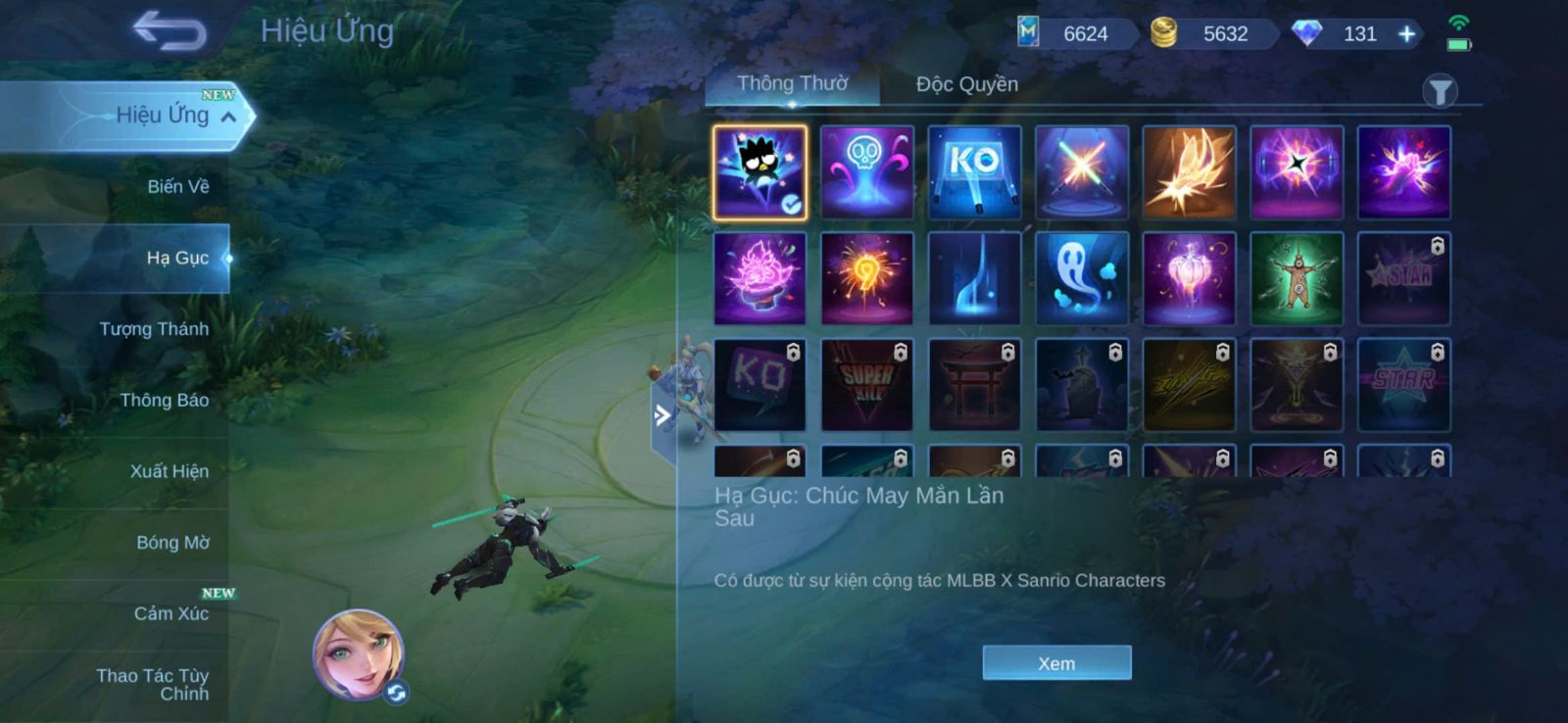
Task: Choose the Thông Báo category
Action: (x=164, y=400)
